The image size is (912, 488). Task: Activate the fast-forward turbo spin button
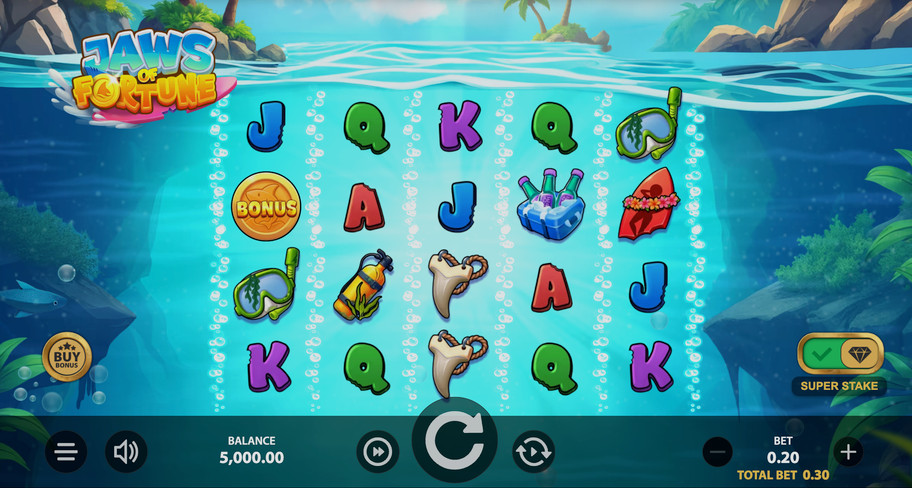pyautogui.click(x=377, y=452)
